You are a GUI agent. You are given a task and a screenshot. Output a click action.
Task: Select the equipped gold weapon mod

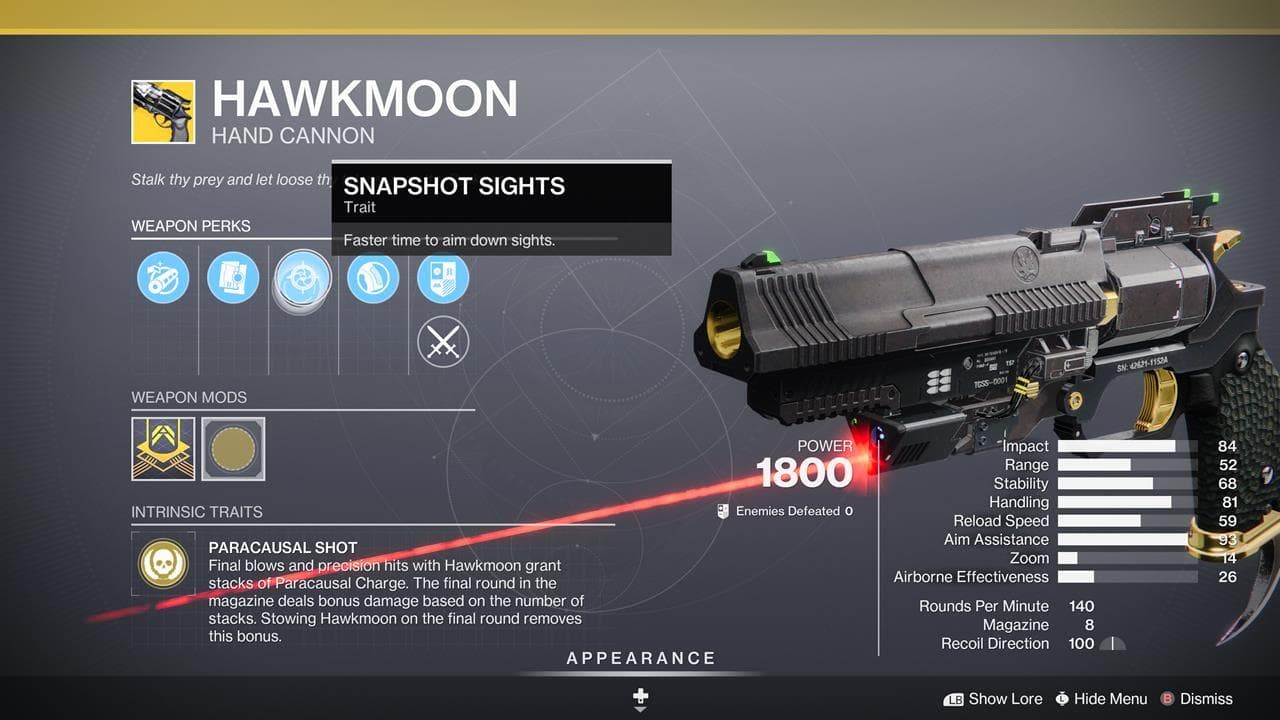pos(163,449)
